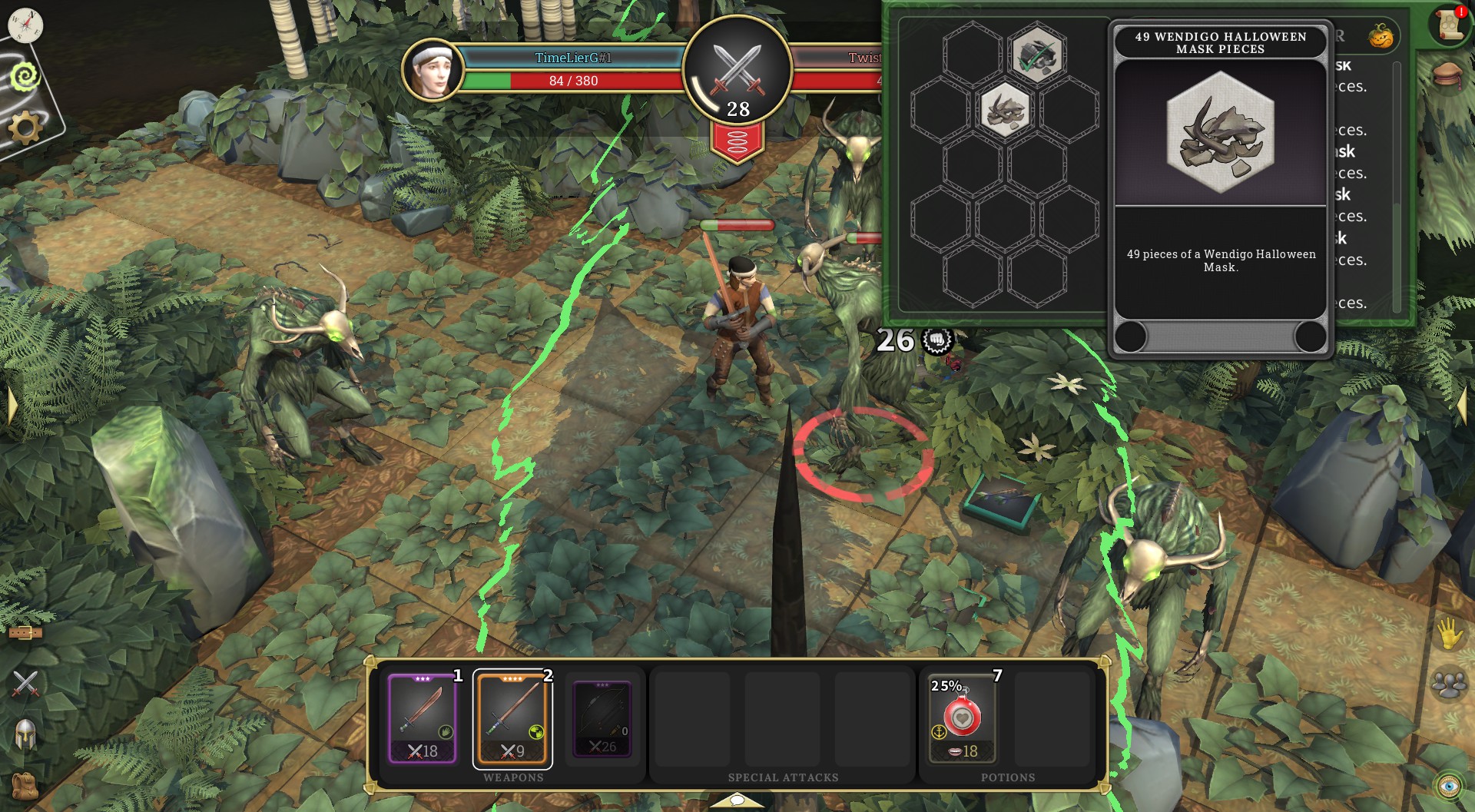Image resolution: width=1475 pixels, height=812 pixels.
Task: Toggle the eye icon in bottom corner
Action: [1449, 786]
